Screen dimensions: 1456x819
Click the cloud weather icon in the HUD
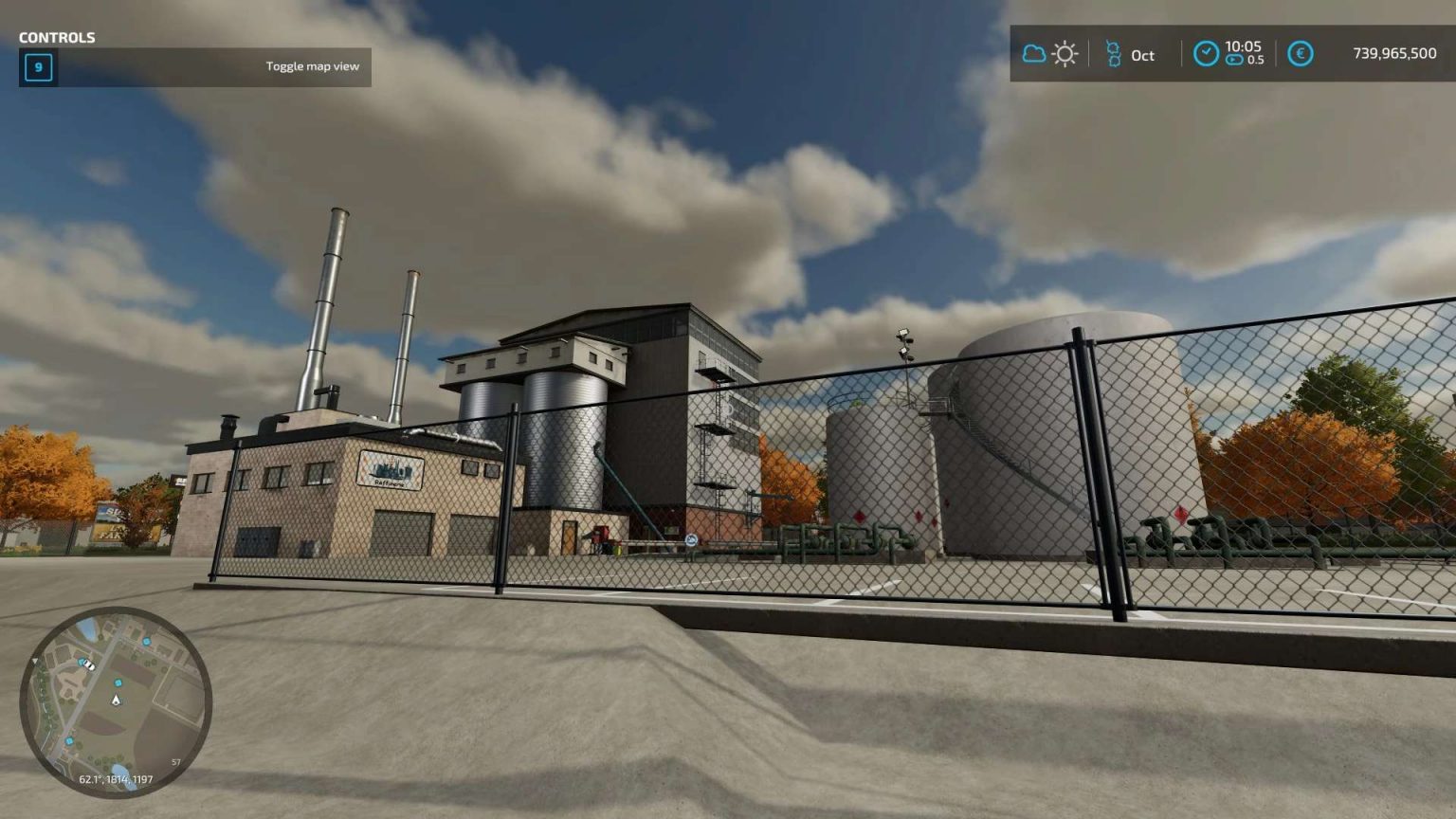1034,53
